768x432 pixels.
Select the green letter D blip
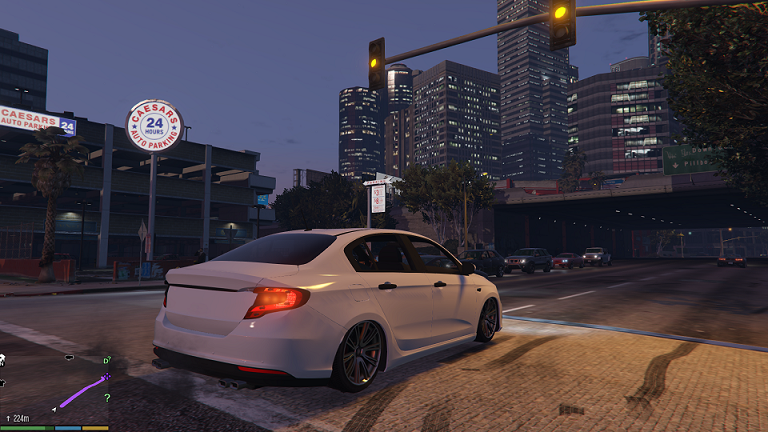click(107, 360)
